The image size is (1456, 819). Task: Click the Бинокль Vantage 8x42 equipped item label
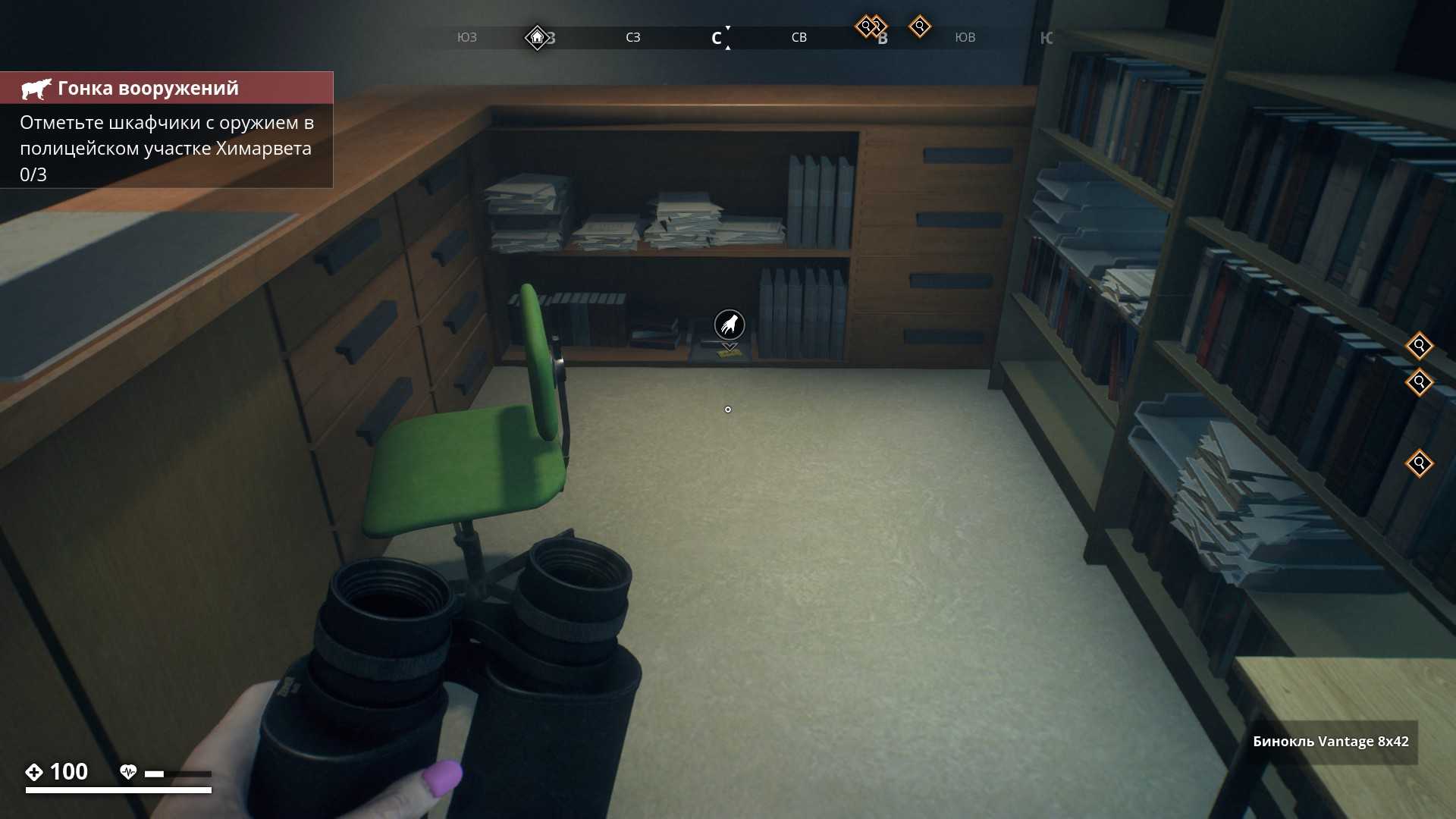coord(1330,742)
